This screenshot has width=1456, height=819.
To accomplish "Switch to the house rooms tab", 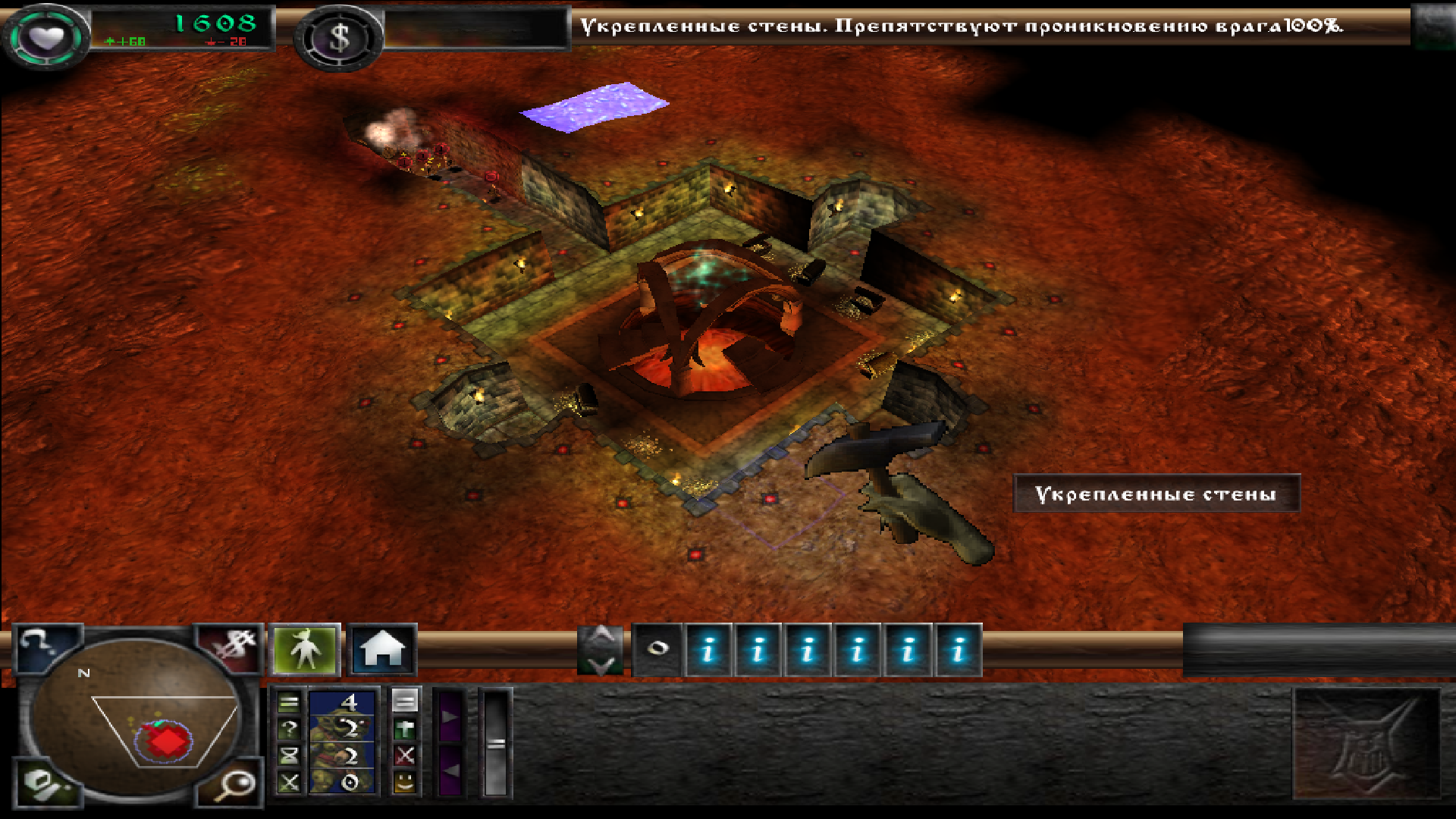I will (x=382, y=650).
